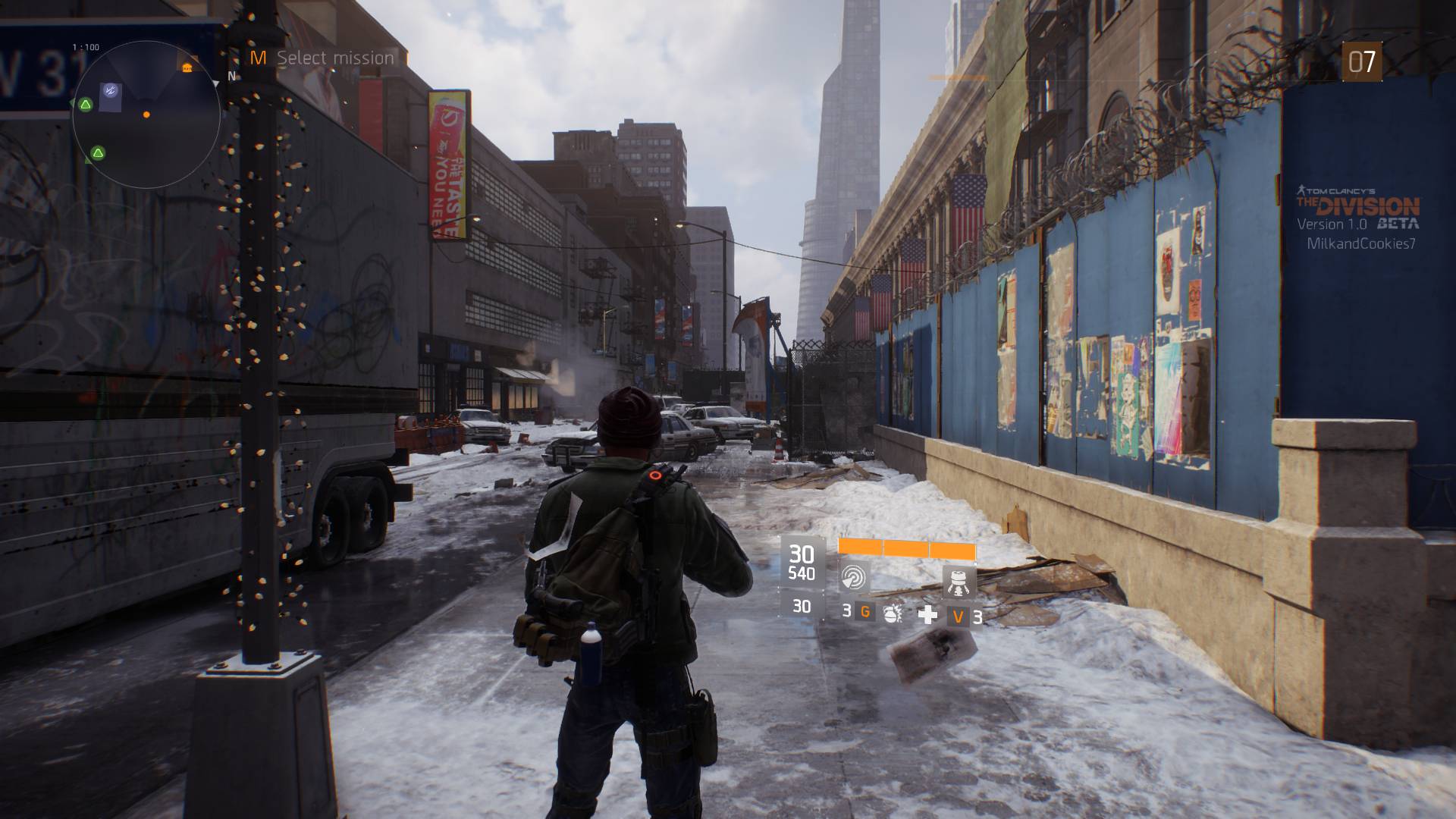Screen dimensions: 1456x819
Task: Select the orange building marker on the minimap
Action: [187, 68]
